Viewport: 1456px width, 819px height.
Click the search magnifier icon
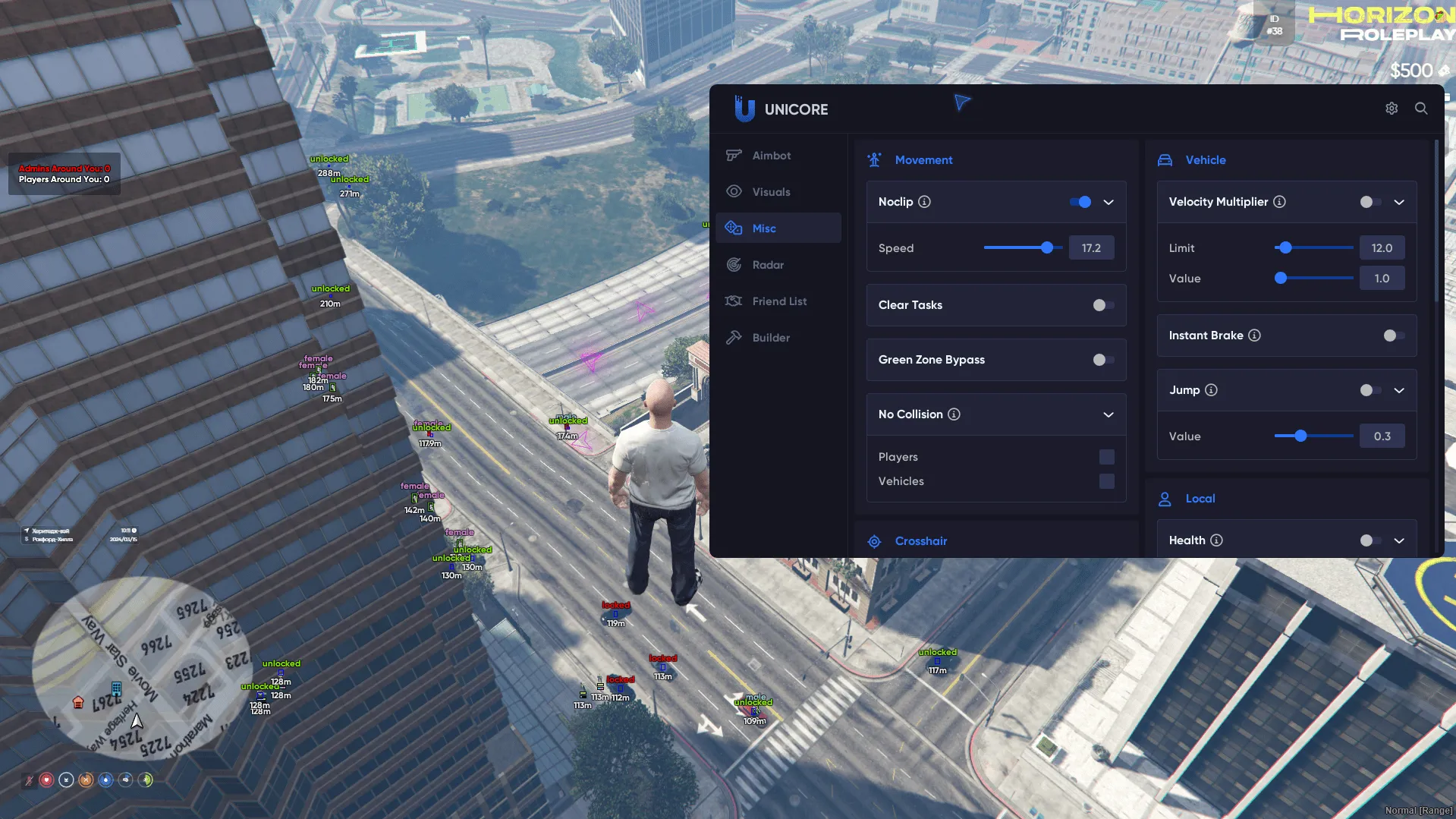1421,109
